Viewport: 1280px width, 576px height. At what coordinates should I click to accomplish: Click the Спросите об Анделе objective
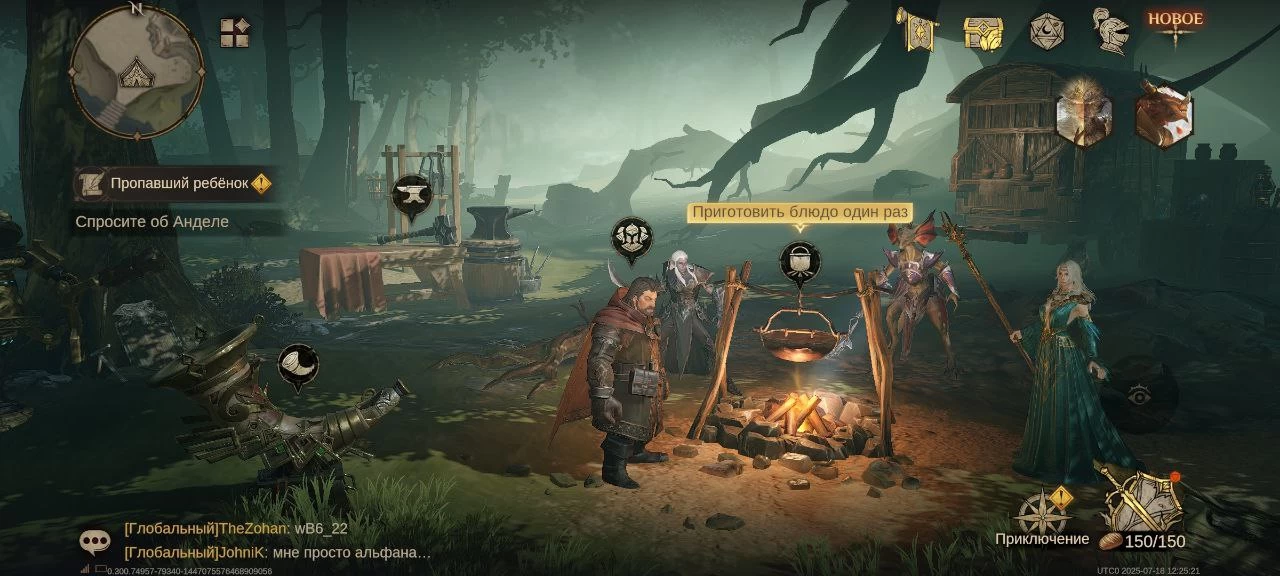coord(152,222)
